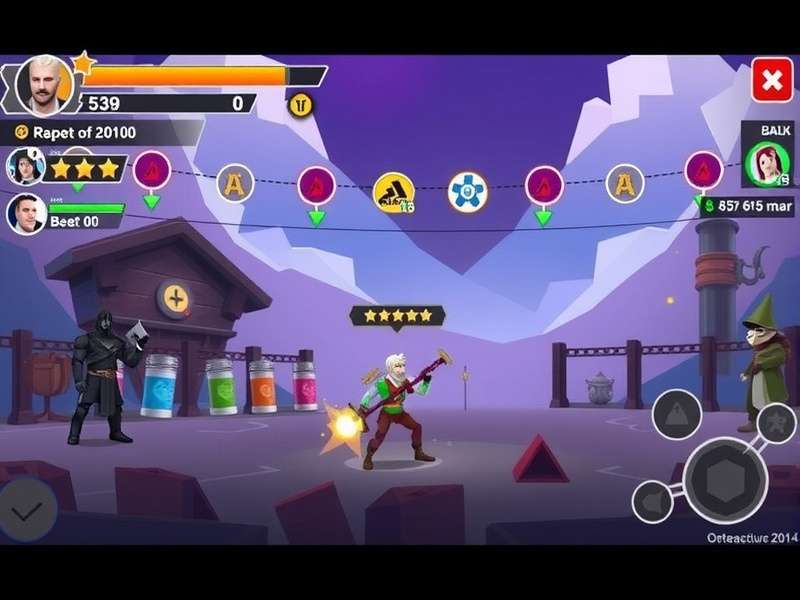Trigger the star ability button
Viewport: 800px width, 600px height.
[x=776, y=422]
